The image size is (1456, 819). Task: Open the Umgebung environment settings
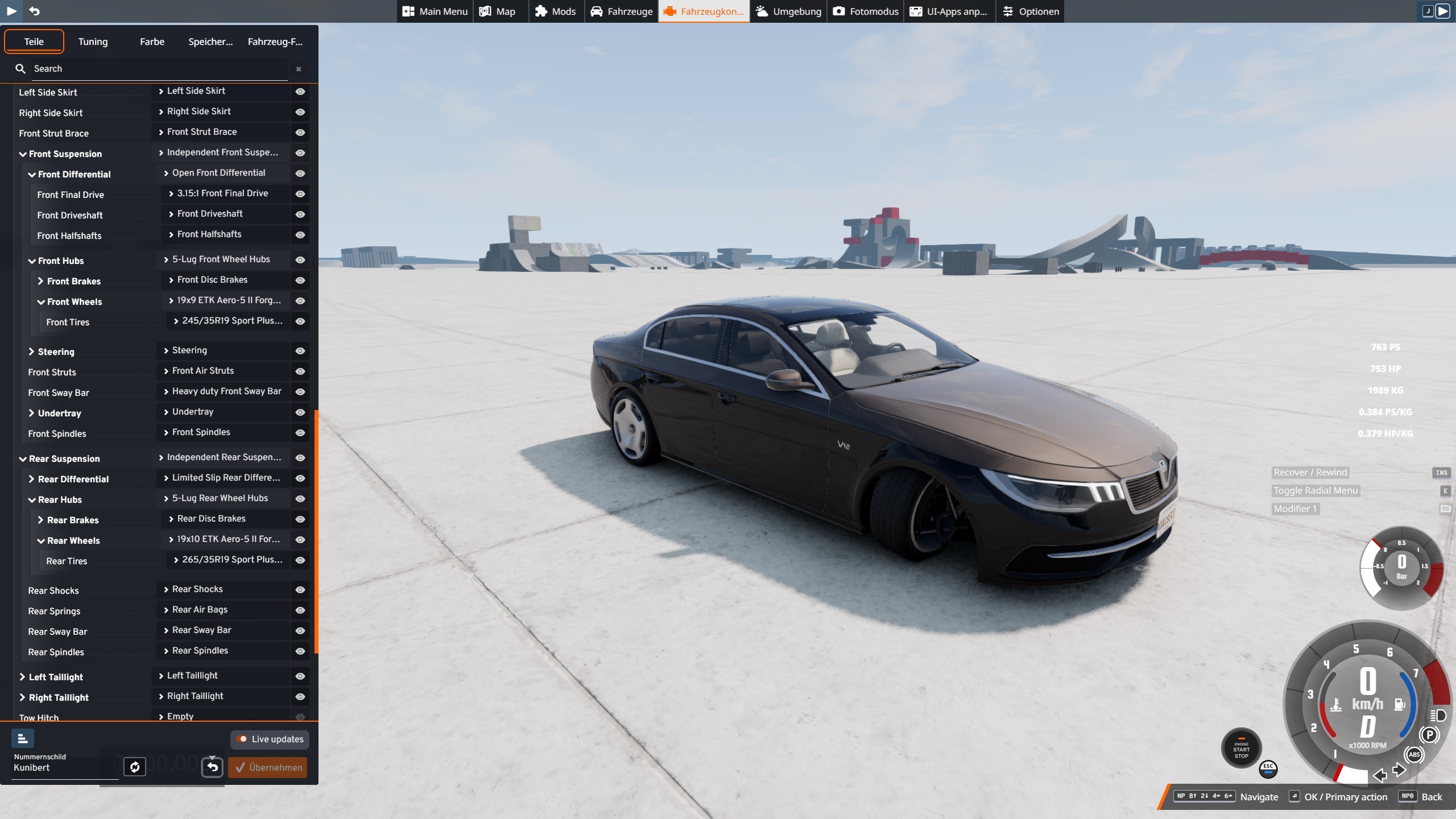click(788, 11)
